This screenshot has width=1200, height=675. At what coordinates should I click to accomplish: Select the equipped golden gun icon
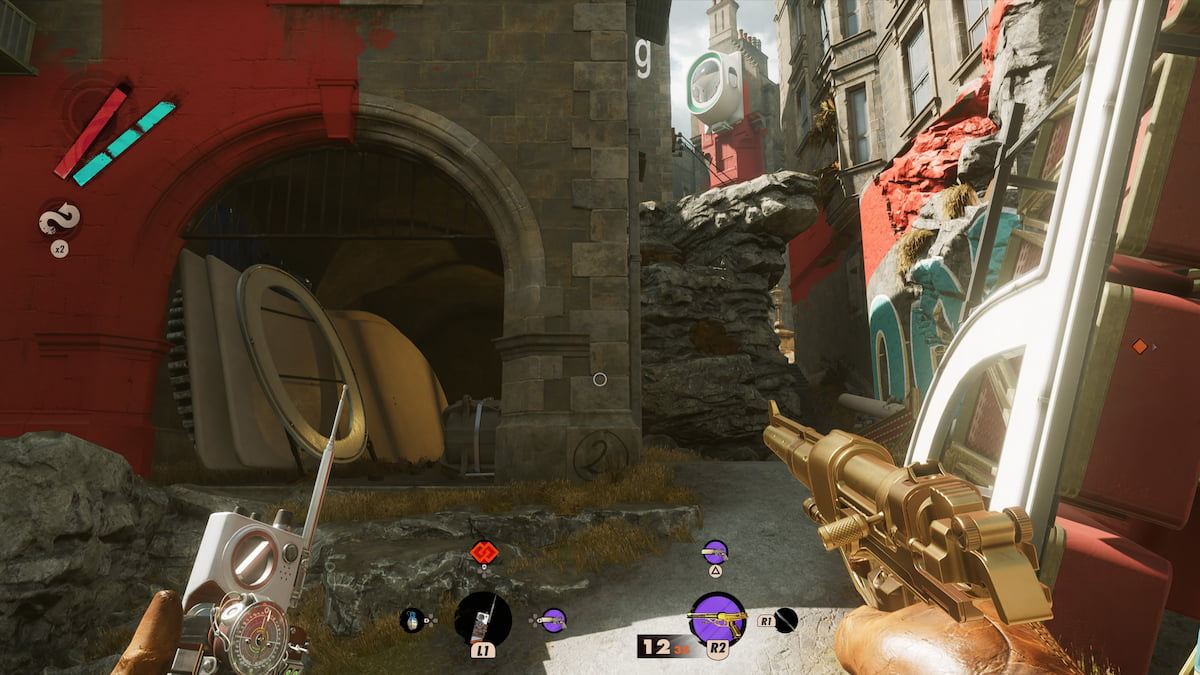[x=717, y=618]
